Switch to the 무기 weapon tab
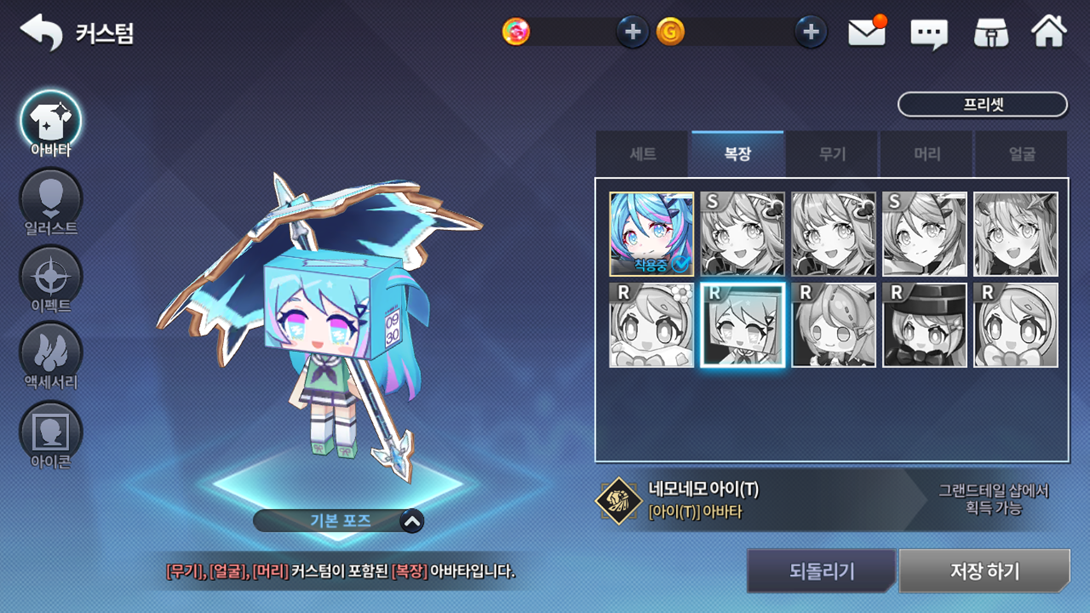 coord(832,154)
